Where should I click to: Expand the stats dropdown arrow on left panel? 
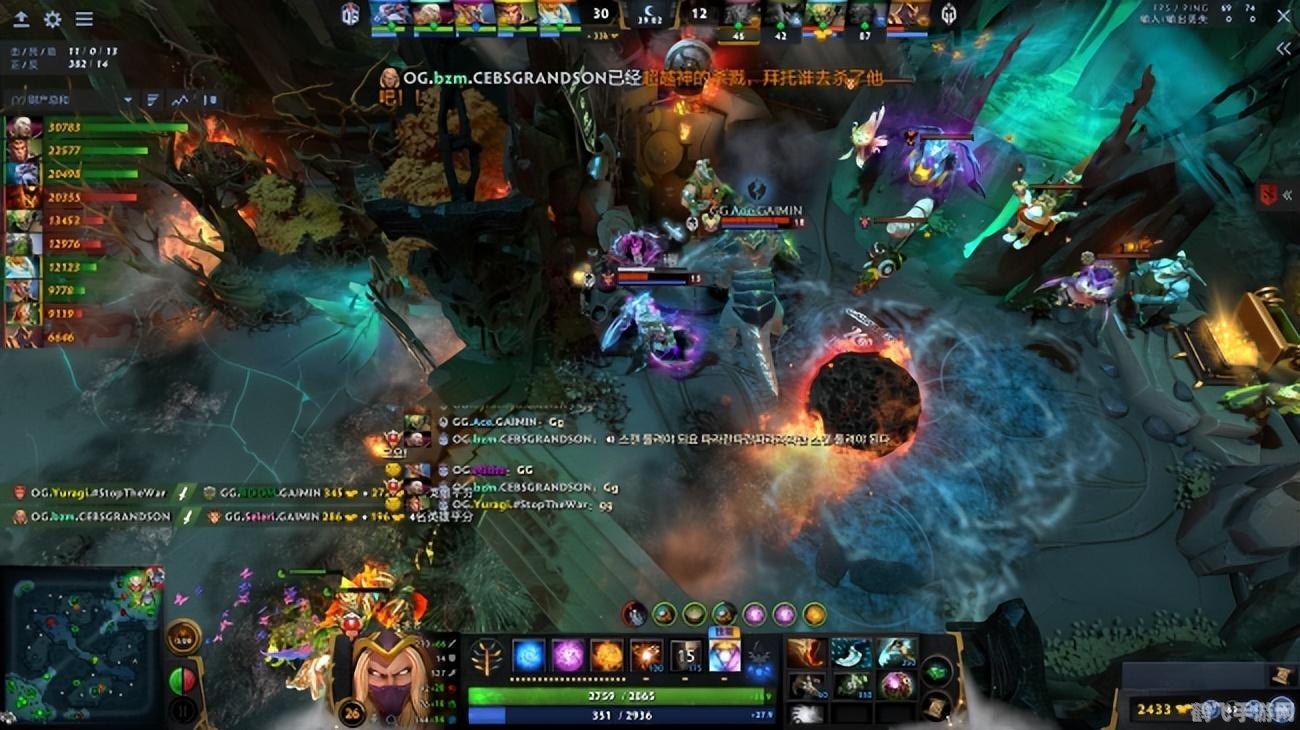point(128,100)
